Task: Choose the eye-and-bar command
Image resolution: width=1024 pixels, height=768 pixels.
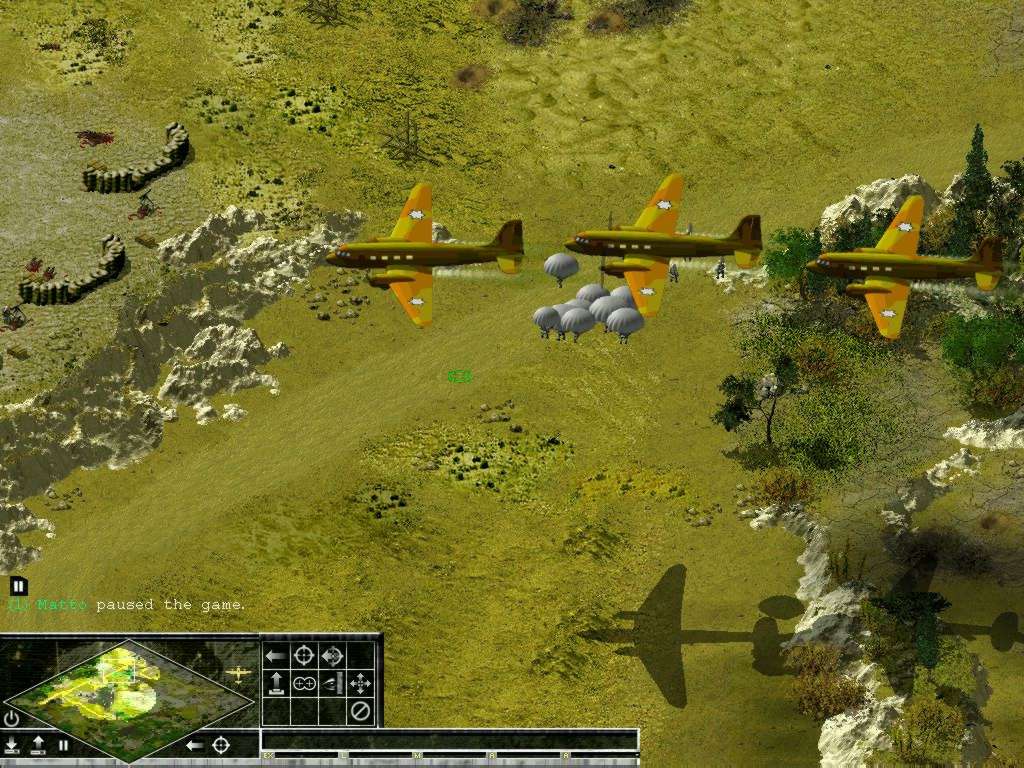Action: tap(332, 684)
